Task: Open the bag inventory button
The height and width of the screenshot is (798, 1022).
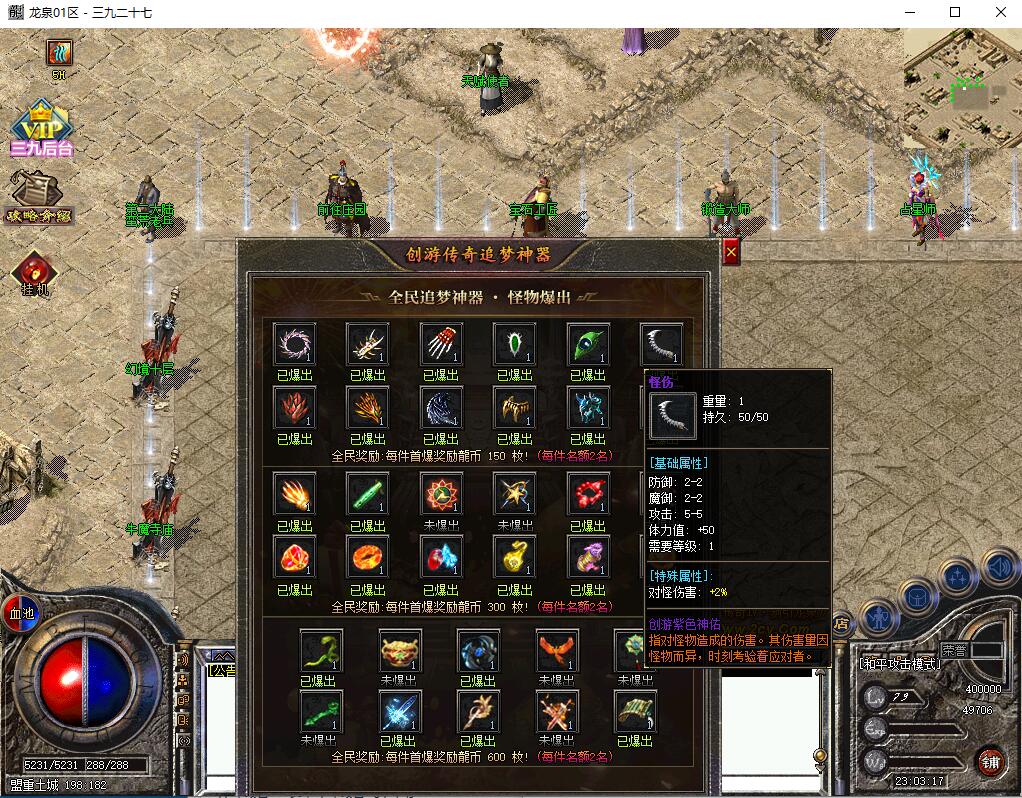Action: (917, 597)
